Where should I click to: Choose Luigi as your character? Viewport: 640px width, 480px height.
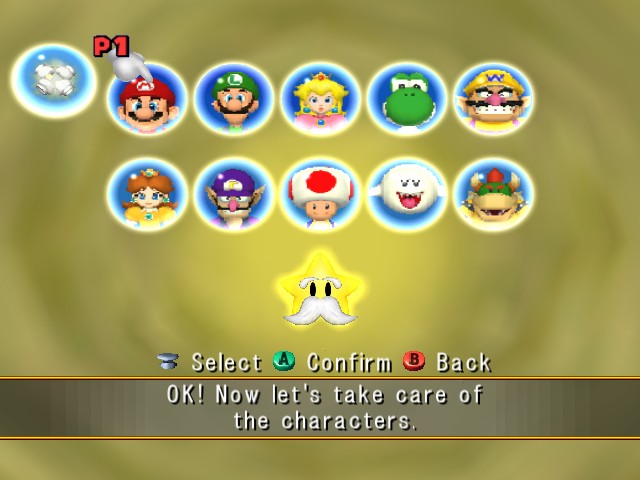[x=234, y=98]
